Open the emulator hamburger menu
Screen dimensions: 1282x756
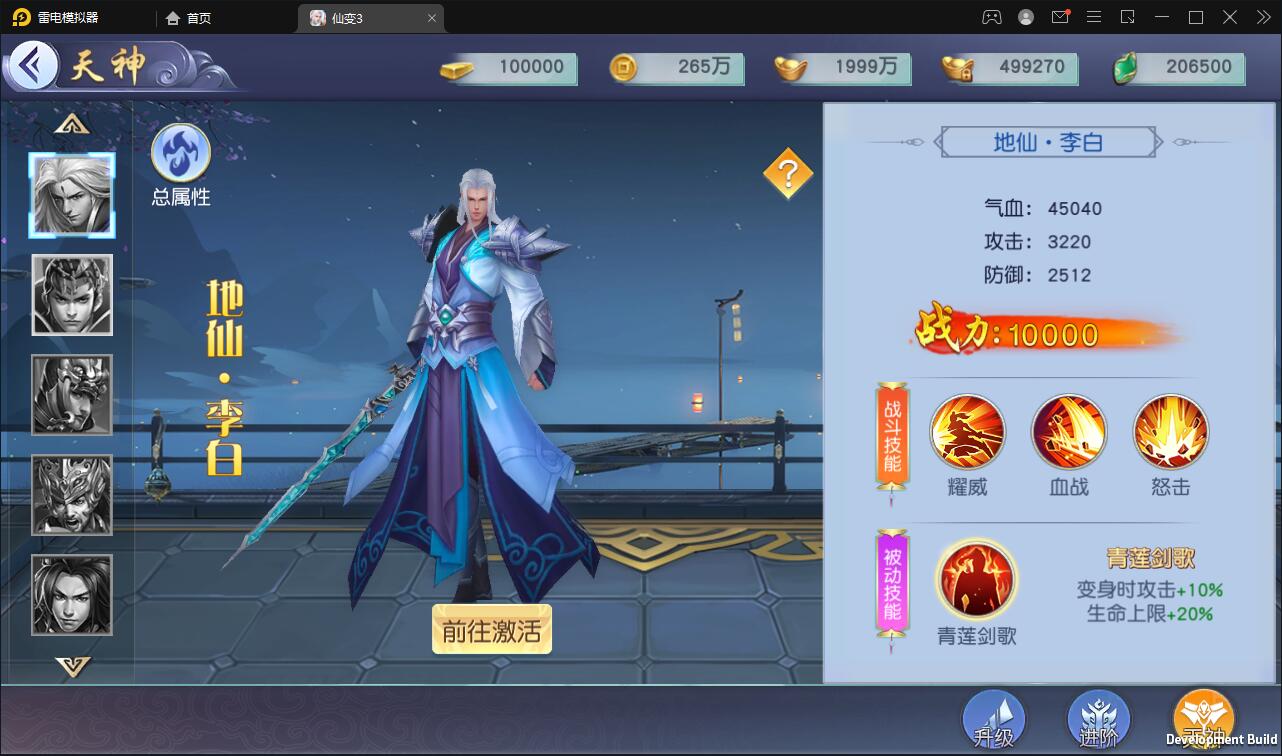1094,17
